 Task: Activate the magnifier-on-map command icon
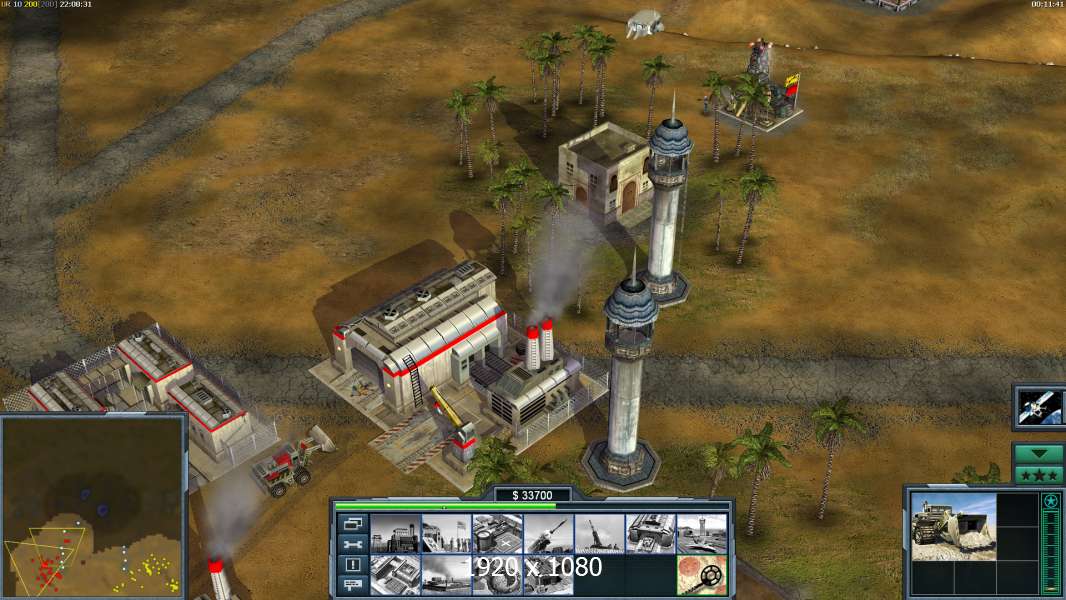tap(701, 575)
